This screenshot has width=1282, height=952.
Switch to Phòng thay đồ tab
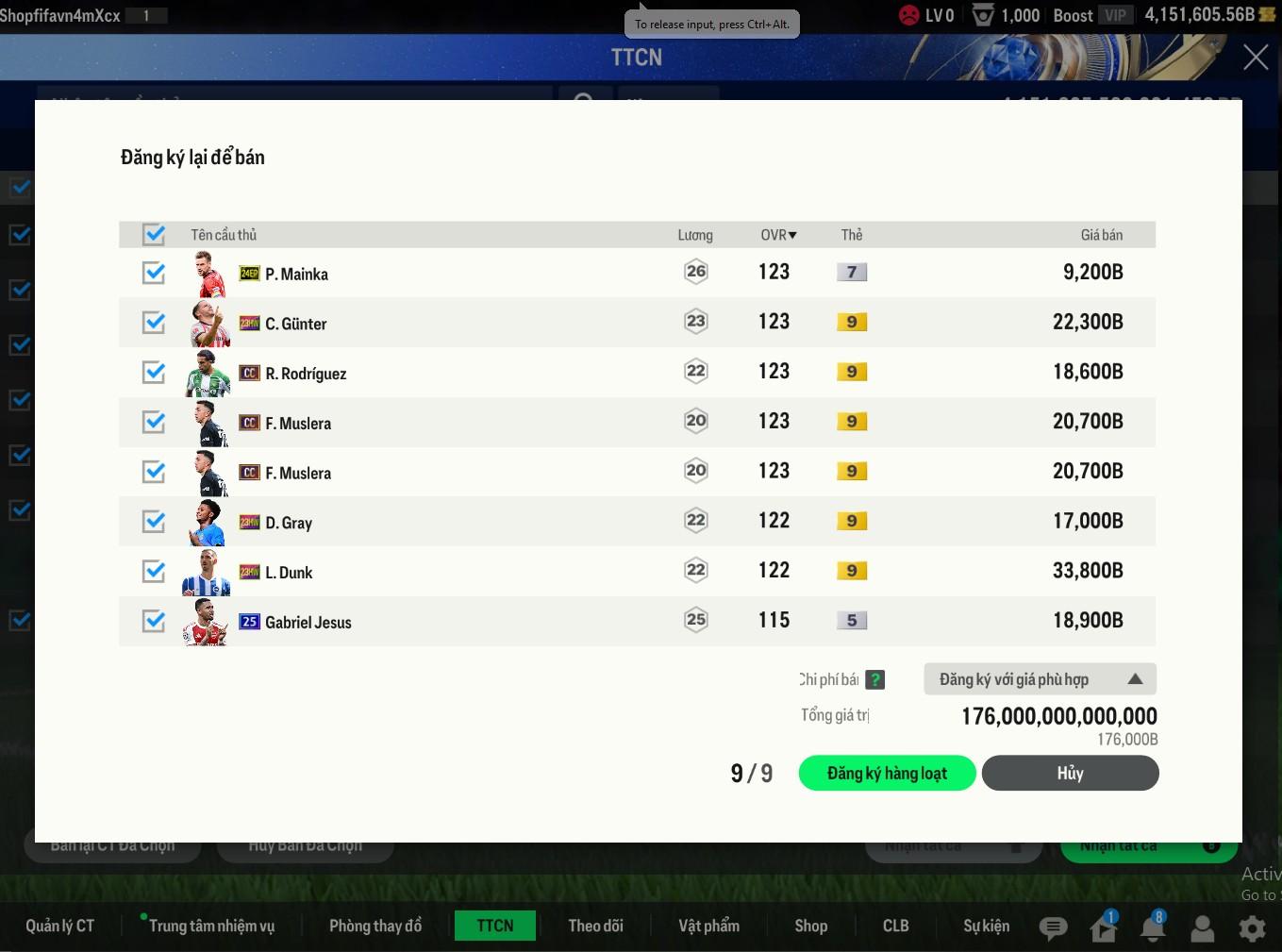(375, 926)
